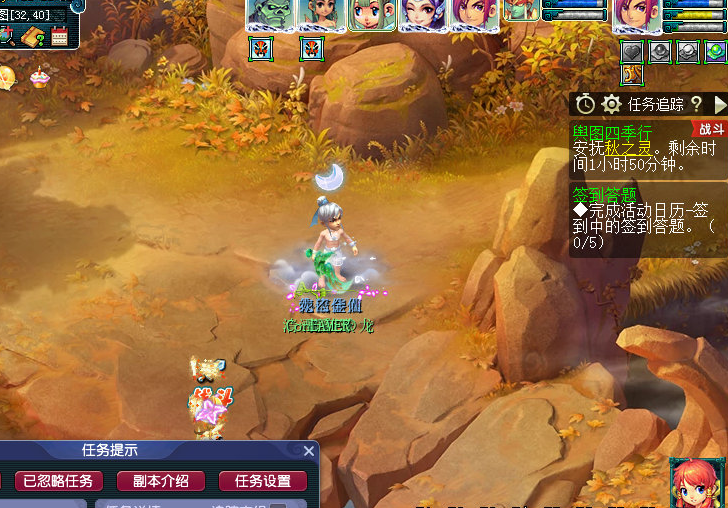Image resolution: width=728 pixels, height=508 pixels.
Task: Open the 已忽略任务 list
Action: click(x=58, y=481)
